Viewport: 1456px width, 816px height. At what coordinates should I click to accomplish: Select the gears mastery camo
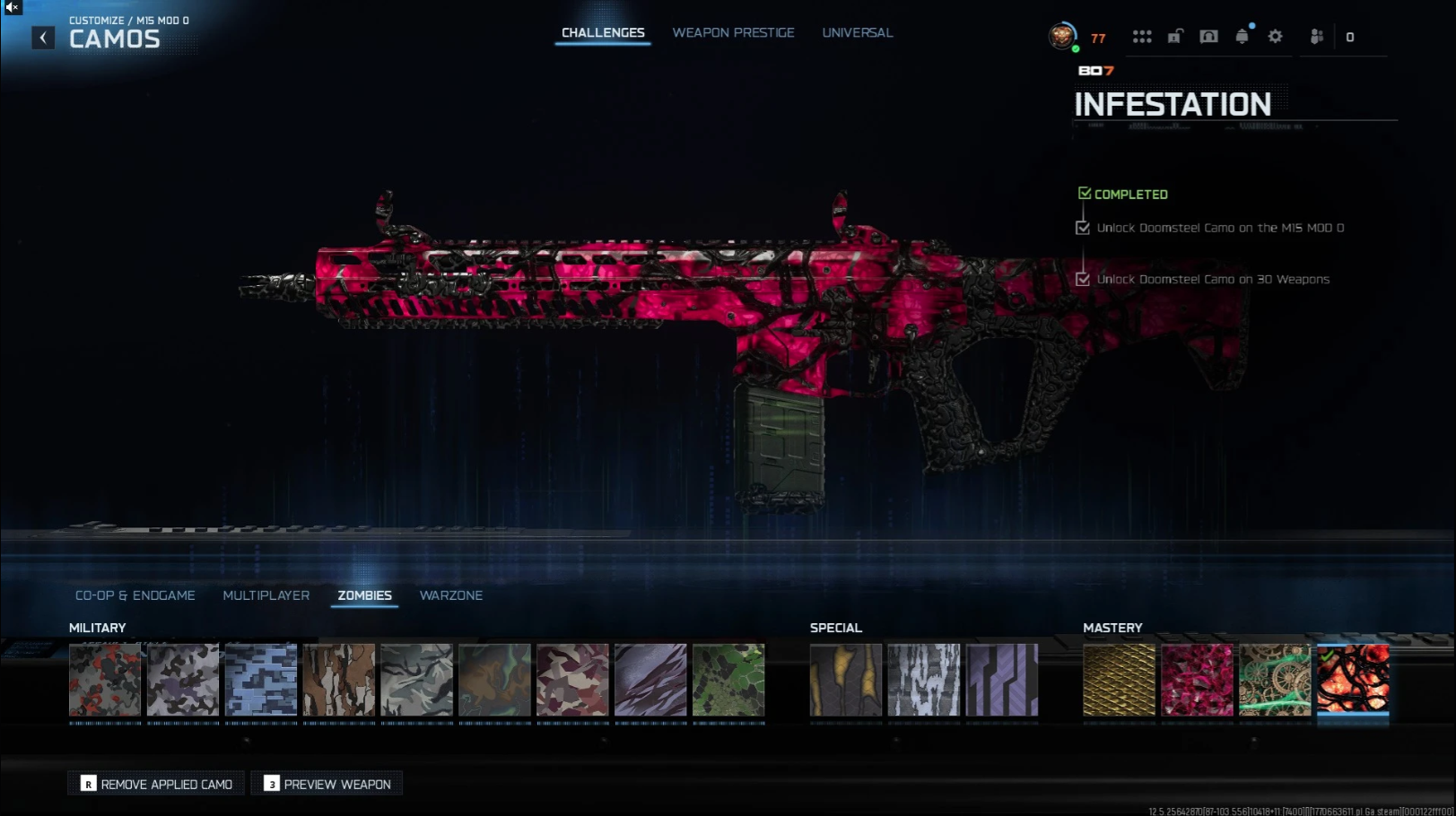pyautogui.click(x=1275, y=680)
